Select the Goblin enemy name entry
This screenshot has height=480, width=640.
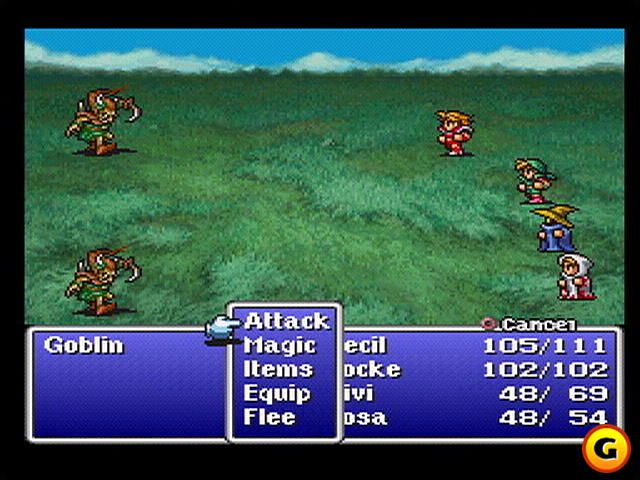click(84, 346)
